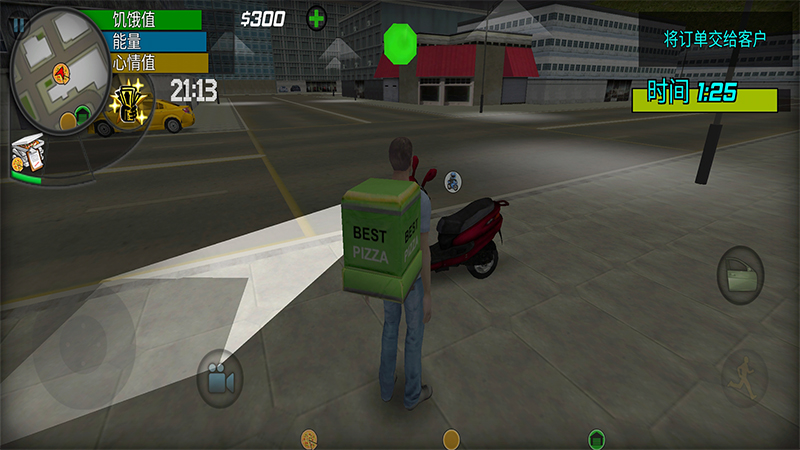
Task: Tap the green plus to add money
Action: point(316,17)
